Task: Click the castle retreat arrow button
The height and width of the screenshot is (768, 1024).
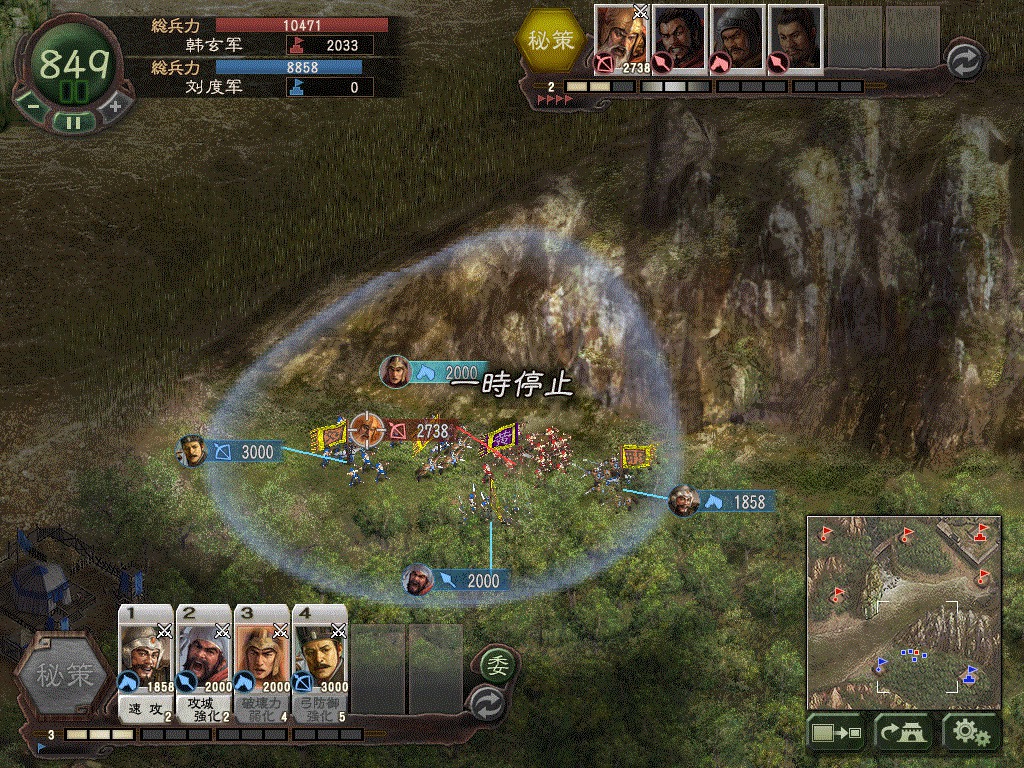Action: tap(904, 733)
